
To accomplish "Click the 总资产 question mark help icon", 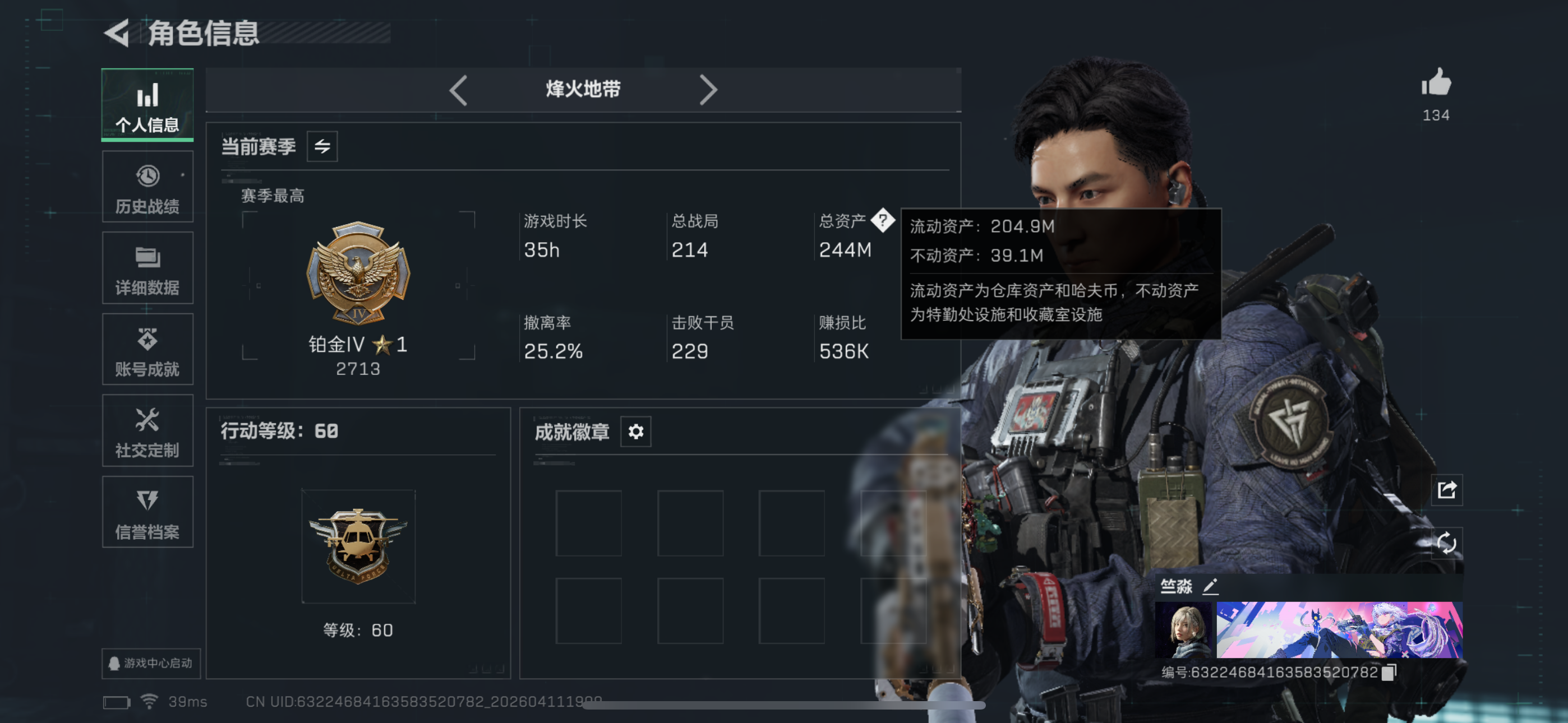I will click(x=882, y=221).
